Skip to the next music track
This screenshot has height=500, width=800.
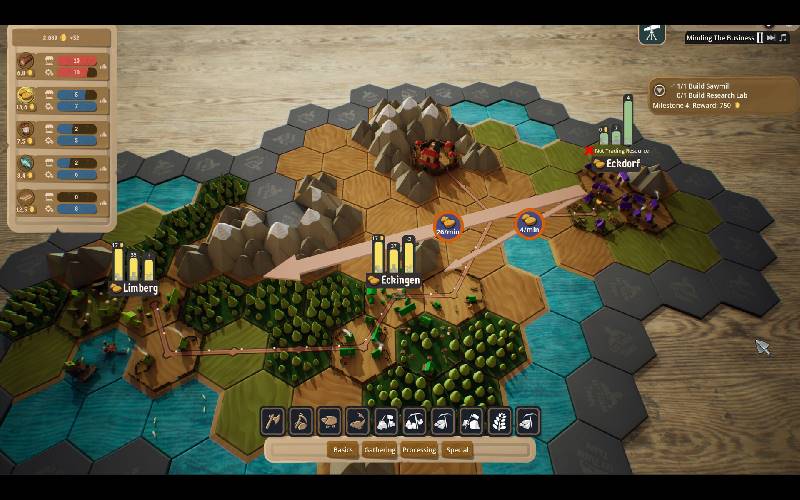[771, 38]
